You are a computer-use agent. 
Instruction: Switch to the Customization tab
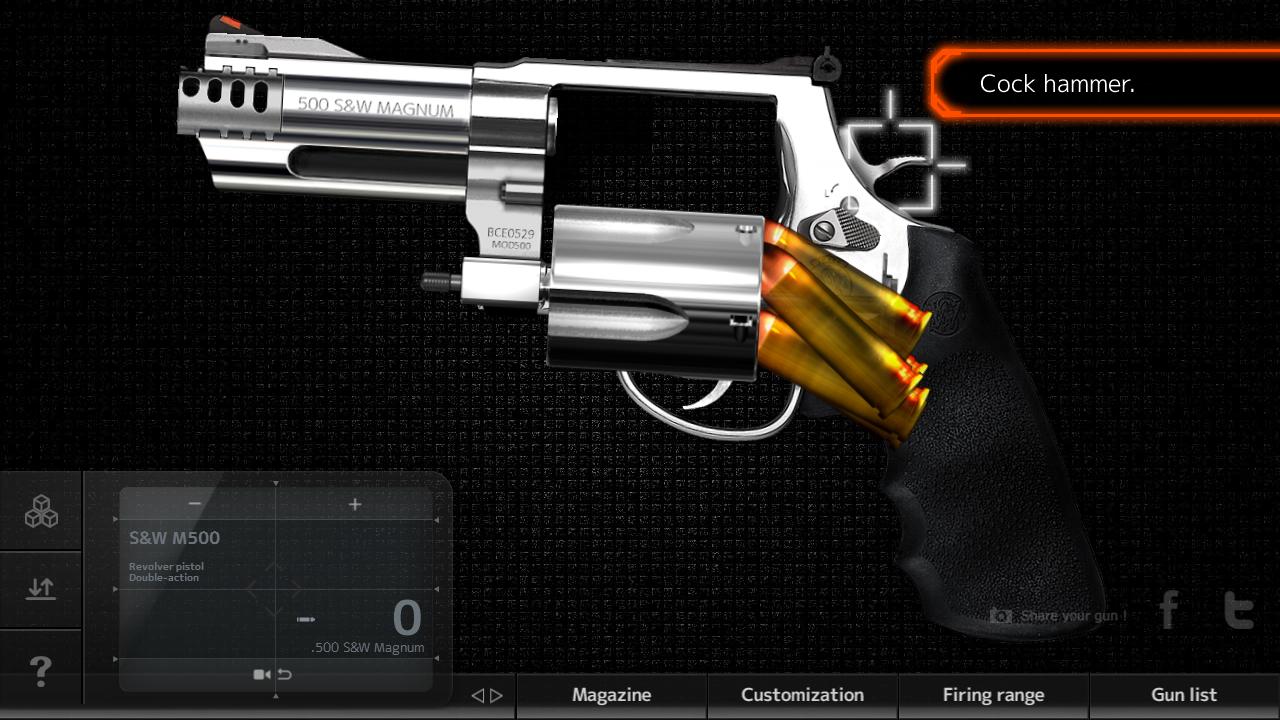[x=802, y=694]
